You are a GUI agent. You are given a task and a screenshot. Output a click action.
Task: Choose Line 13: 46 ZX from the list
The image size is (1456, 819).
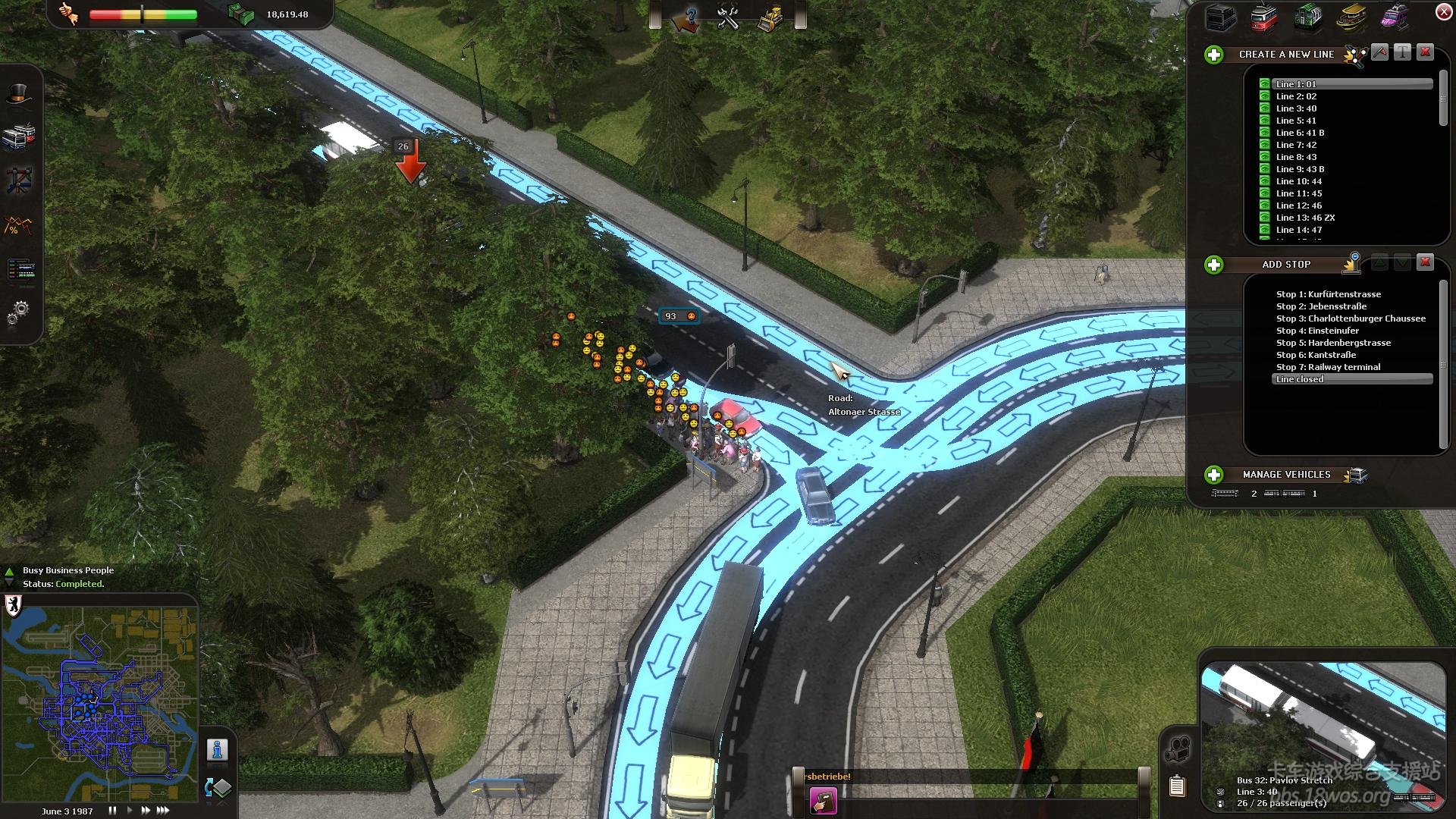click(x=1305, y=218)
